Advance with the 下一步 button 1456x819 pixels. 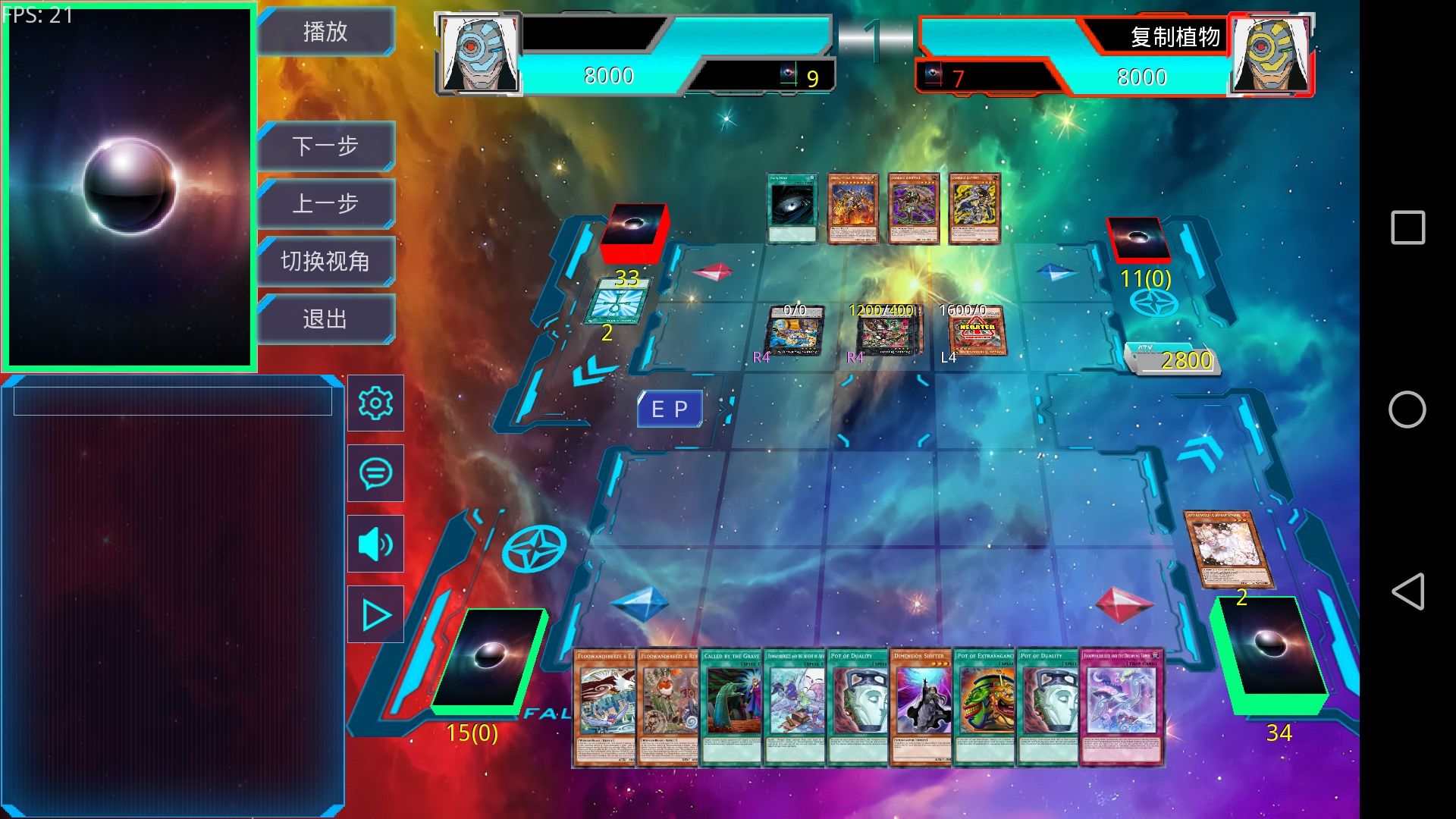coord(325,146)
